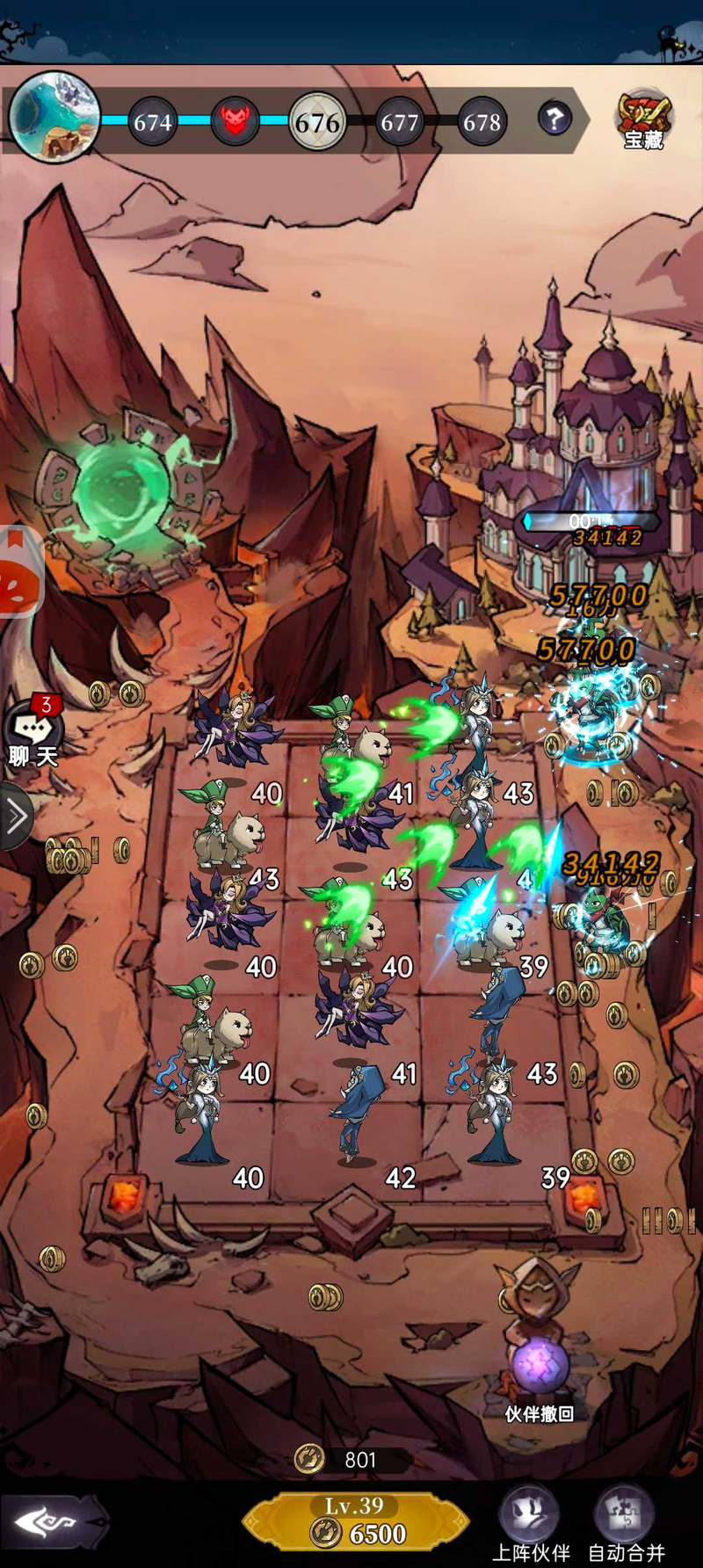This screenshot has height=1568, width=703.
Task: Open the island world map portrait
Action: pyautogui.click(x=54, y=117)
